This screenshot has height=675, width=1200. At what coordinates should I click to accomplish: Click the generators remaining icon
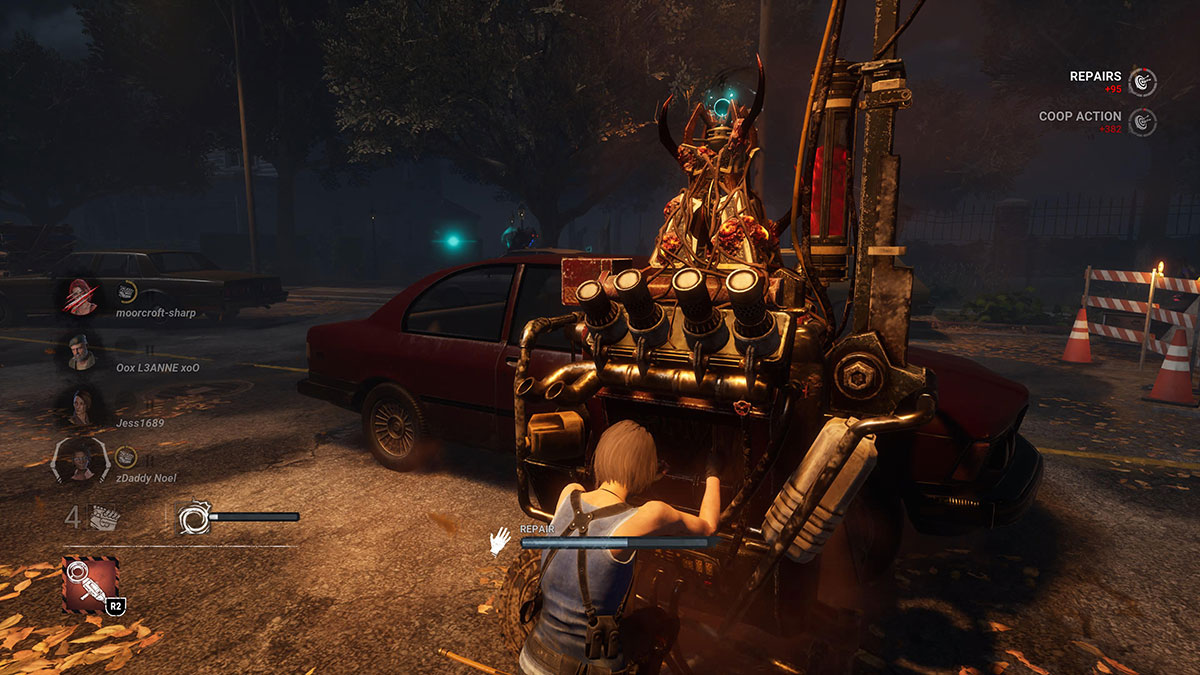click(105, 517)
